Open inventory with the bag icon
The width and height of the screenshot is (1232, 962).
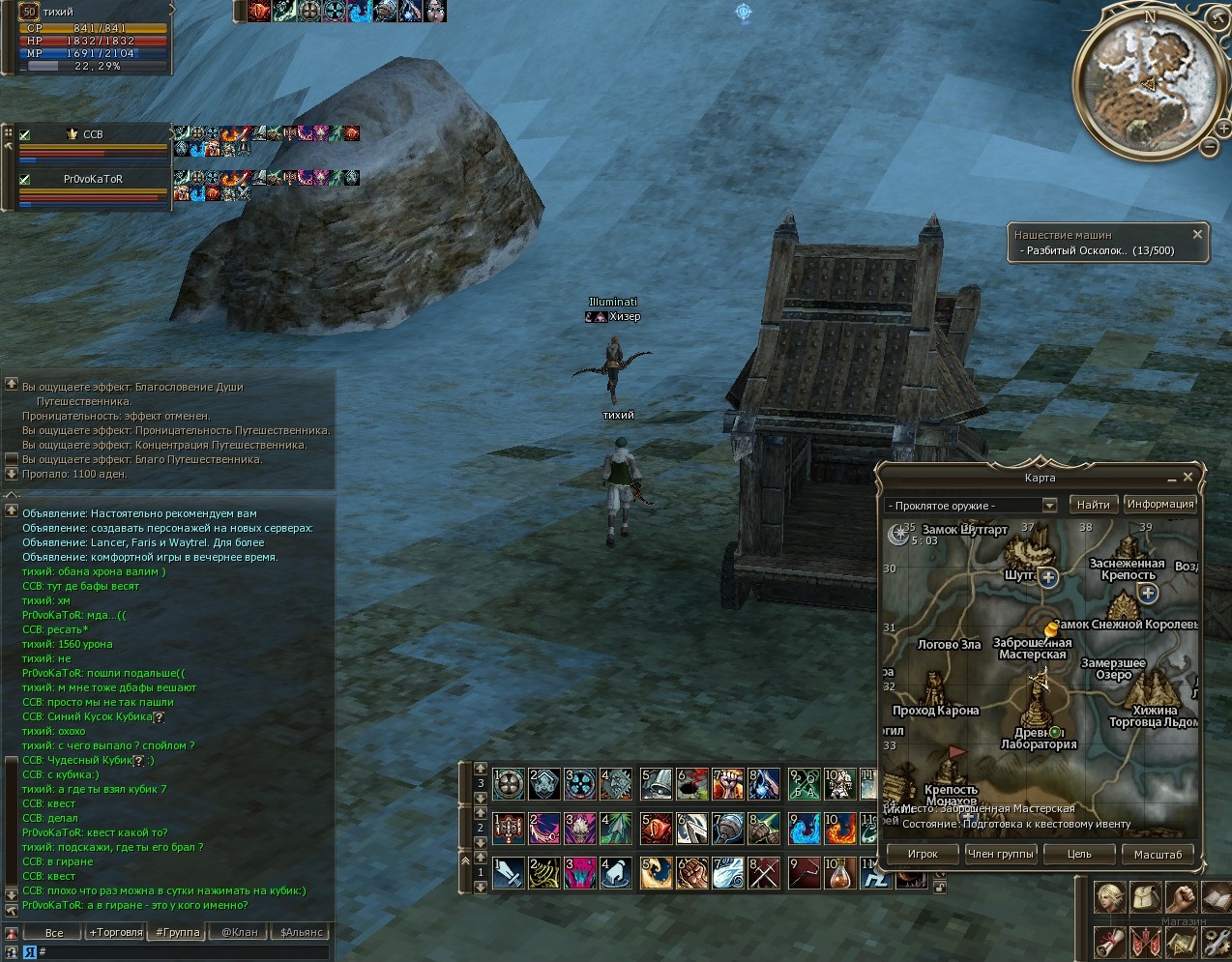click(x=1146, y=897)
